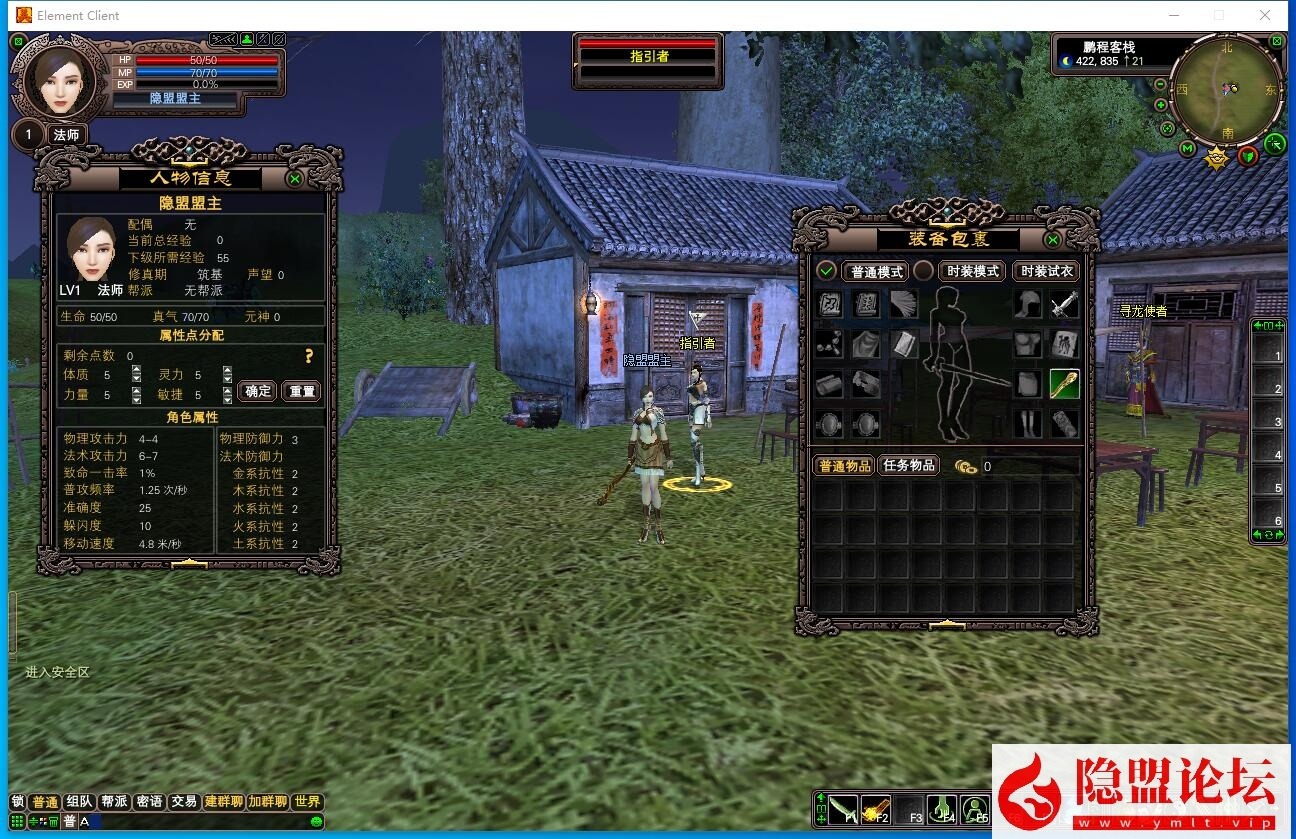The image size is (1296, 839).
Task: Open the emoji picker in the chat bar
Action: click(x=316, y=821)
